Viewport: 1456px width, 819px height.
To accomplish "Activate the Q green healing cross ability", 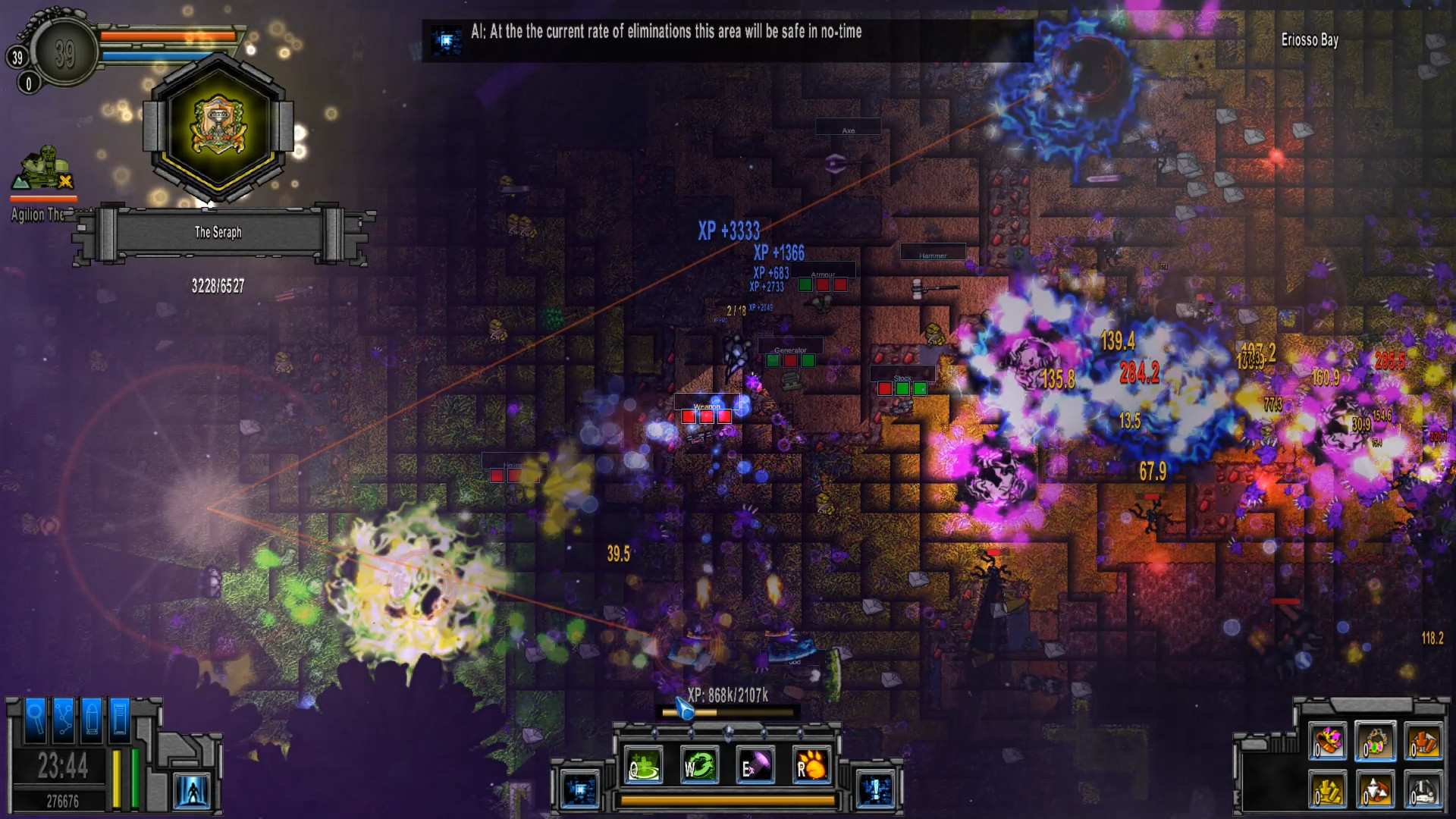I will click(x=644, y=766).
